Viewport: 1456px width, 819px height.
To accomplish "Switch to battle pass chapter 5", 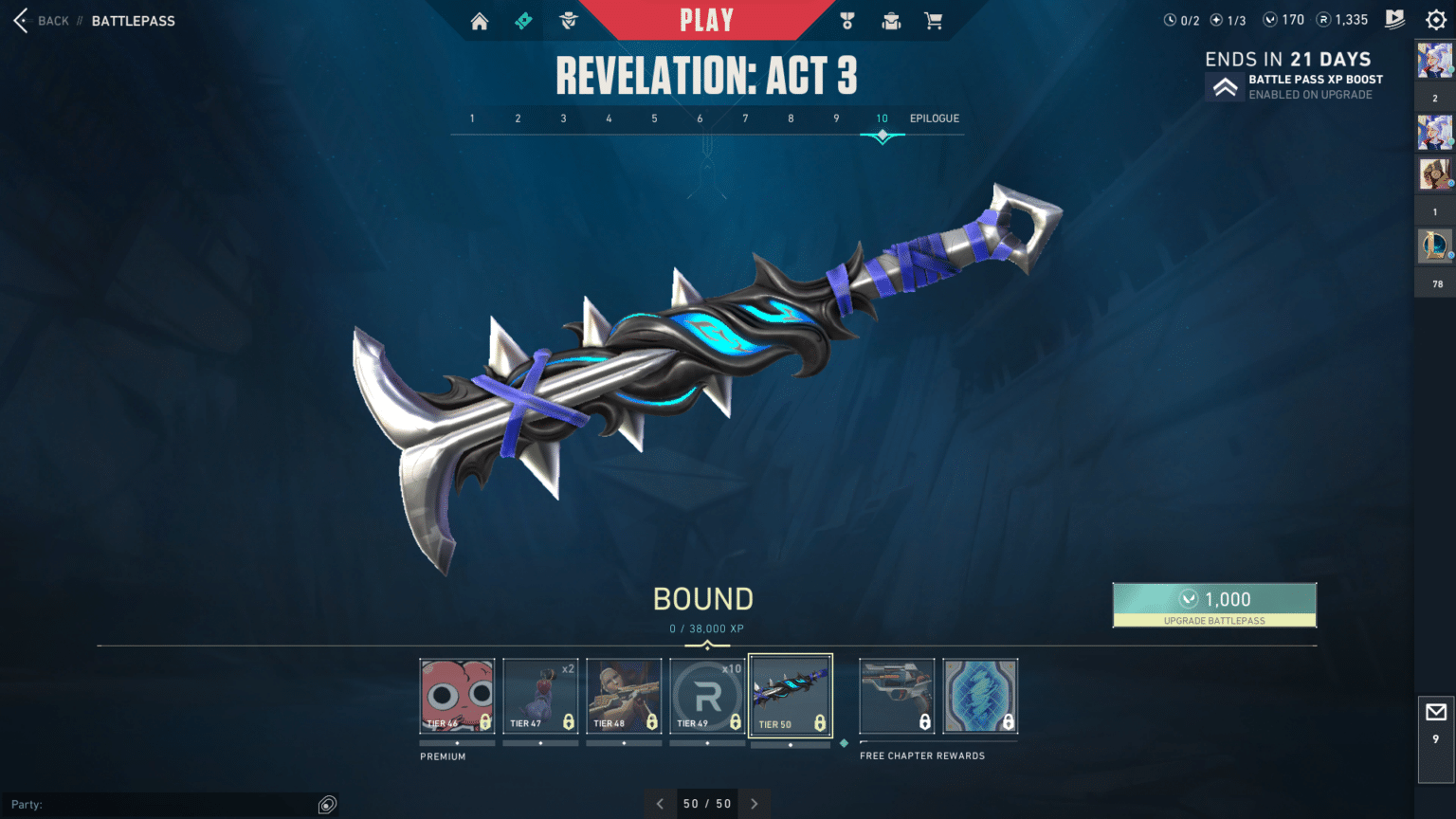I will [654, 118].
